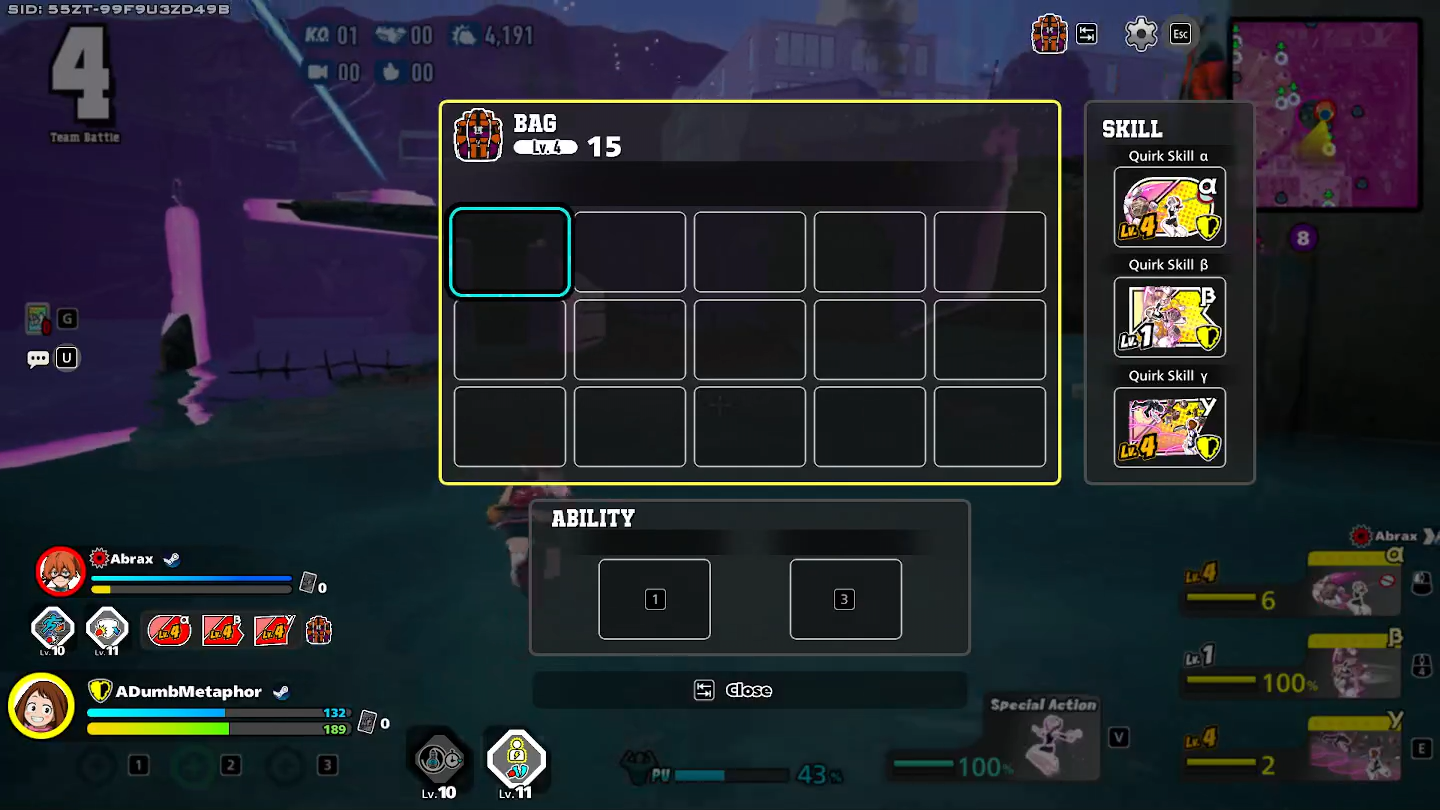
Task: Select Quirk Skill α card
Action: 1169,207
